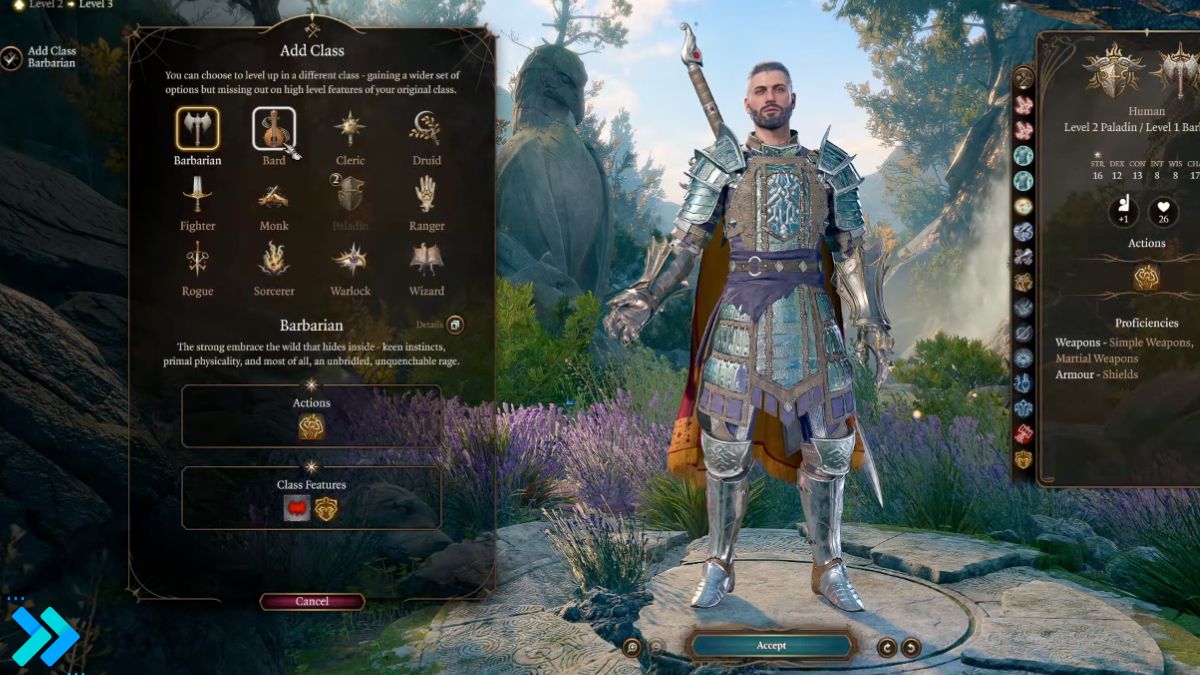Open the Barbarian class Details

[455, 325]
